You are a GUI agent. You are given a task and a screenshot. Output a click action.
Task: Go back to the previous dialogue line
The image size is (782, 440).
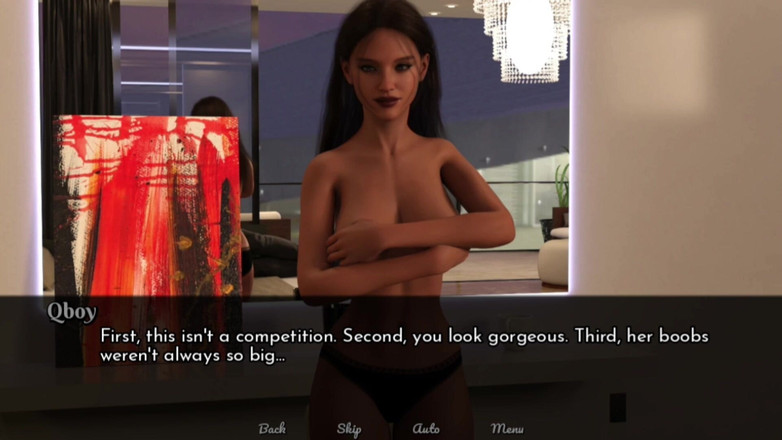tap(272, 428)
